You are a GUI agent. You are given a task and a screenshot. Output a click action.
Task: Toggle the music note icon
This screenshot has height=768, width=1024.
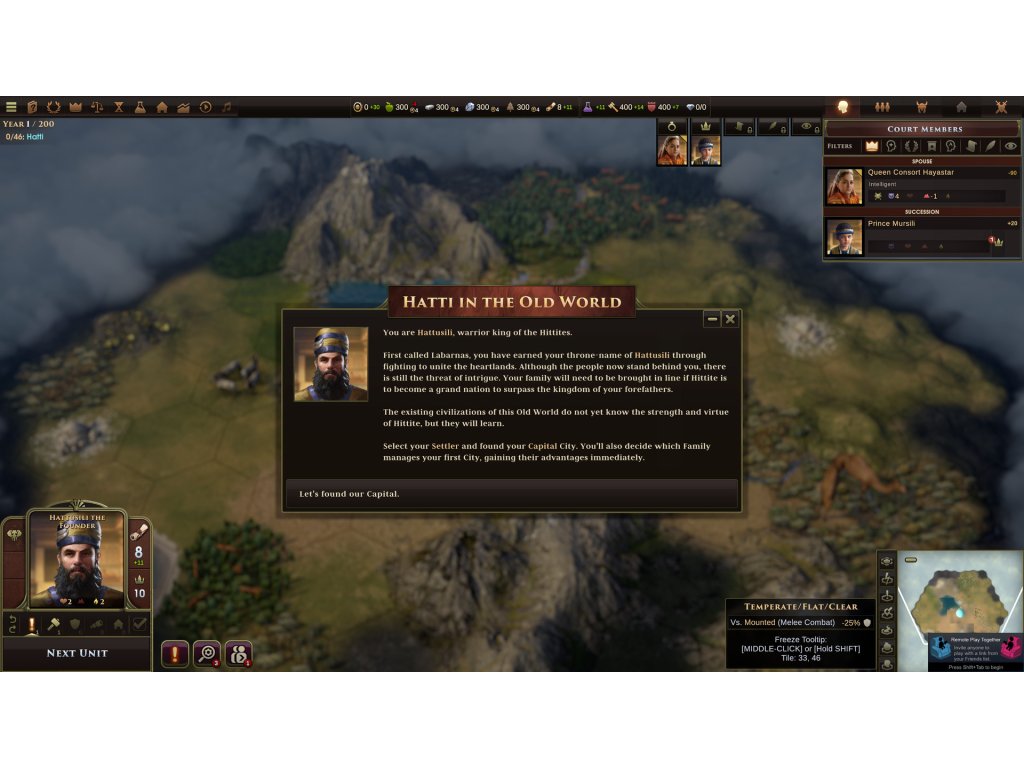coord(227,107)
